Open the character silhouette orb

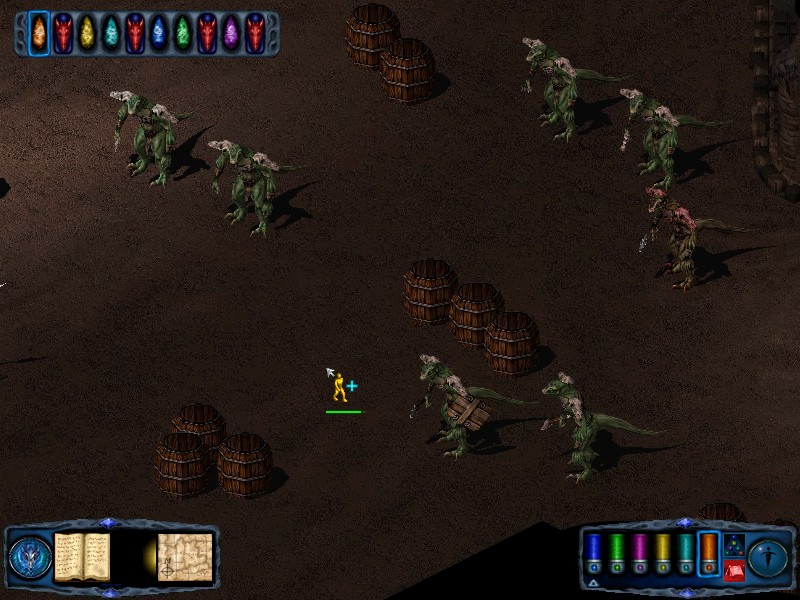click(x=768, y=557)
